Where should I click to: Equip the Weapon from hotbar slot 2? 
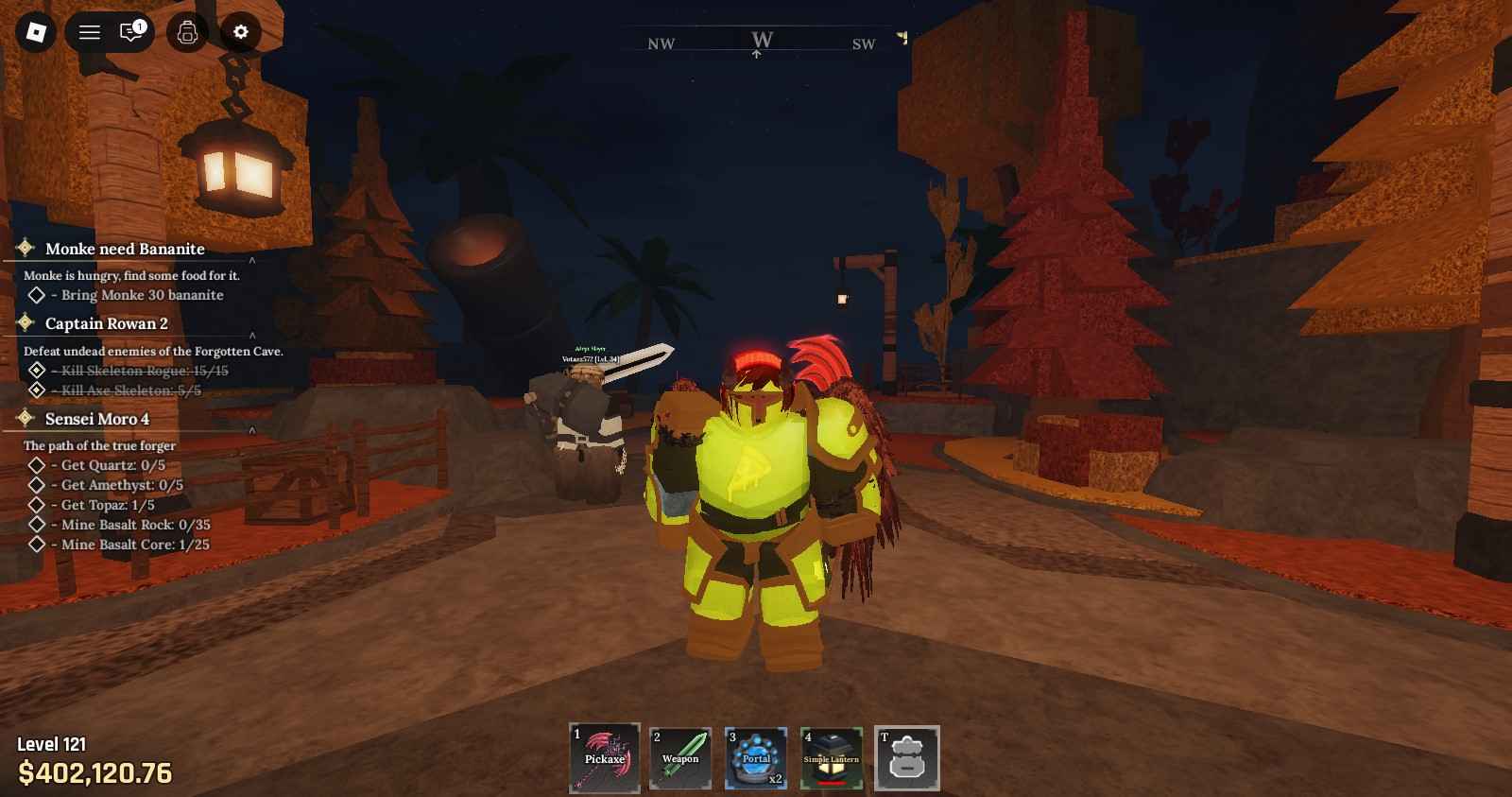[x=679, y=756]
